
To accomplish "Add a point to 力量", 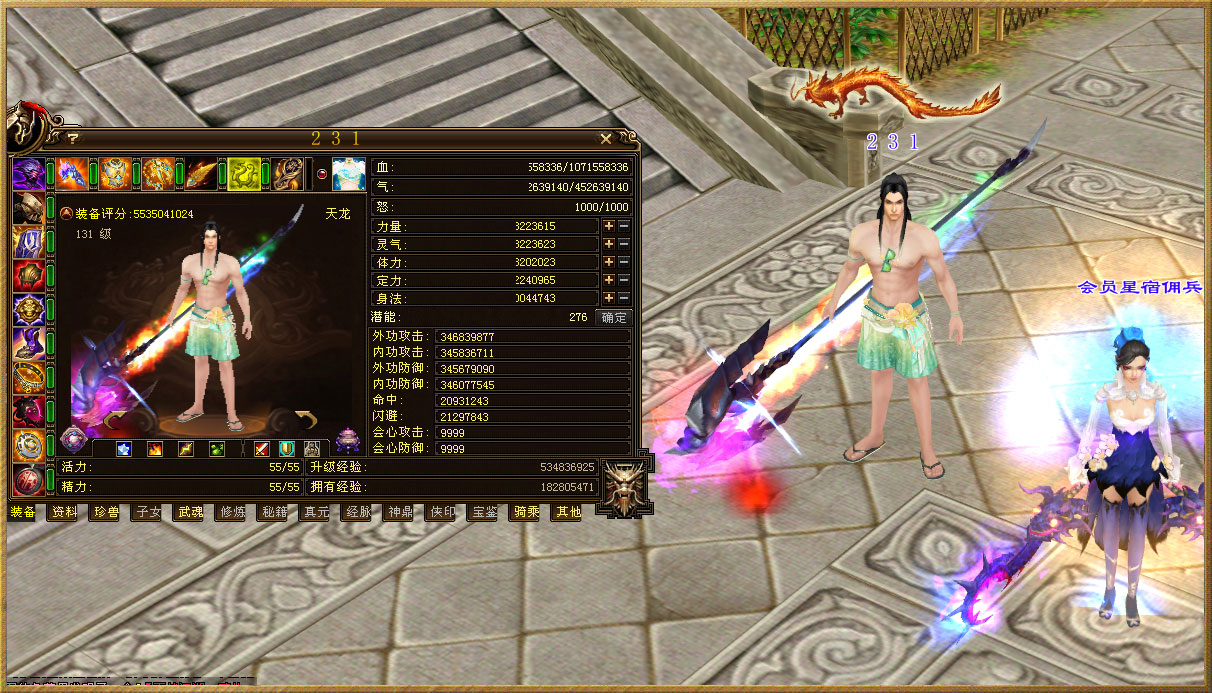I will [x=608, y=227].
